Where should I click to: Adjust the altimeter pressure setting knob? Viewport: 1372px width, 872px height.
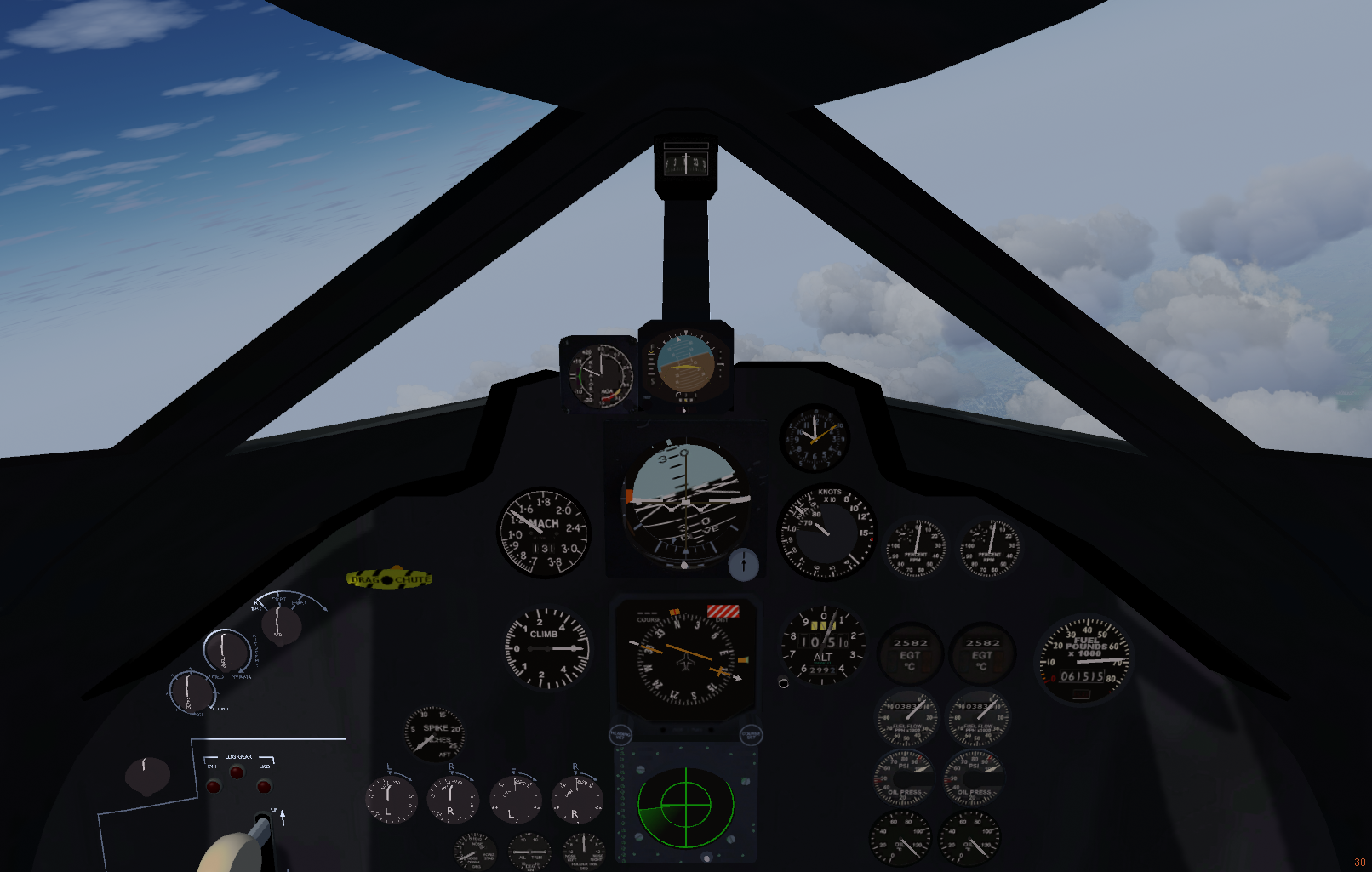coord(783,682)
